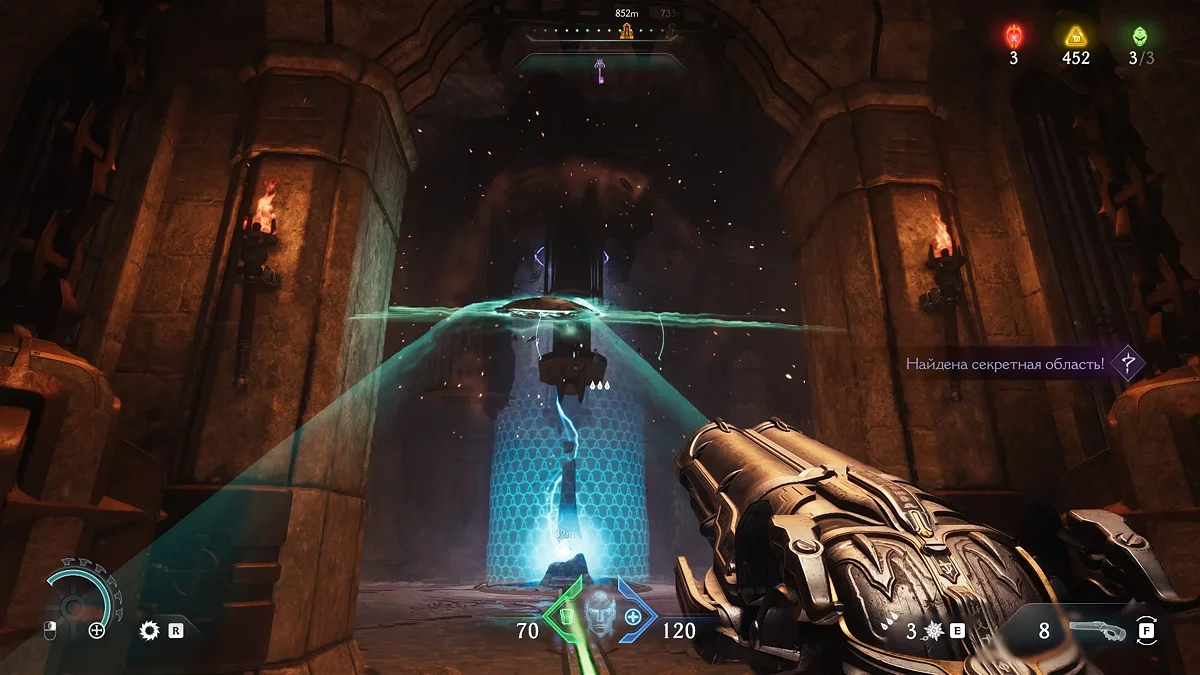This screenshot has width=1200, height=675.
Task: Click the orange objective marker on the compass
Action: [x=627, y=31]
